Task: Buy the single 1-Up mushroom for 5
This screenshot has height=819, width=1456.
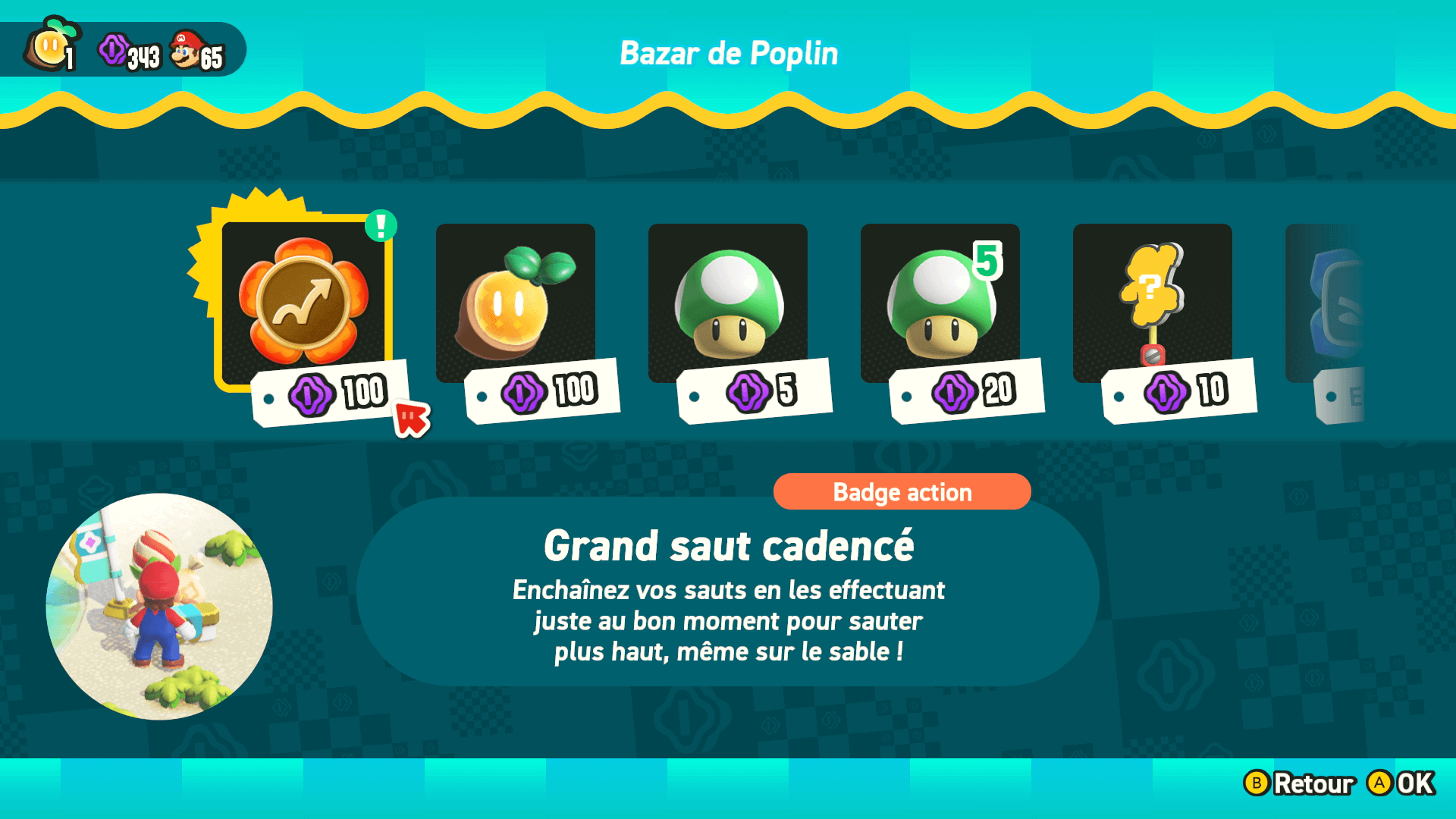Action: tap(728, 303)
